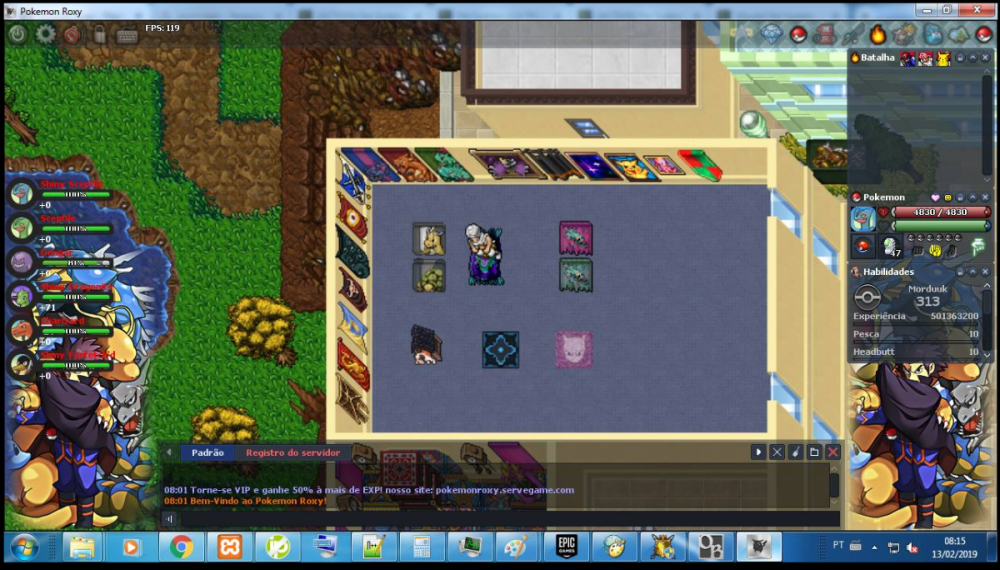
Task: Close the Pokemon Roxy game window
Action: 971,9
